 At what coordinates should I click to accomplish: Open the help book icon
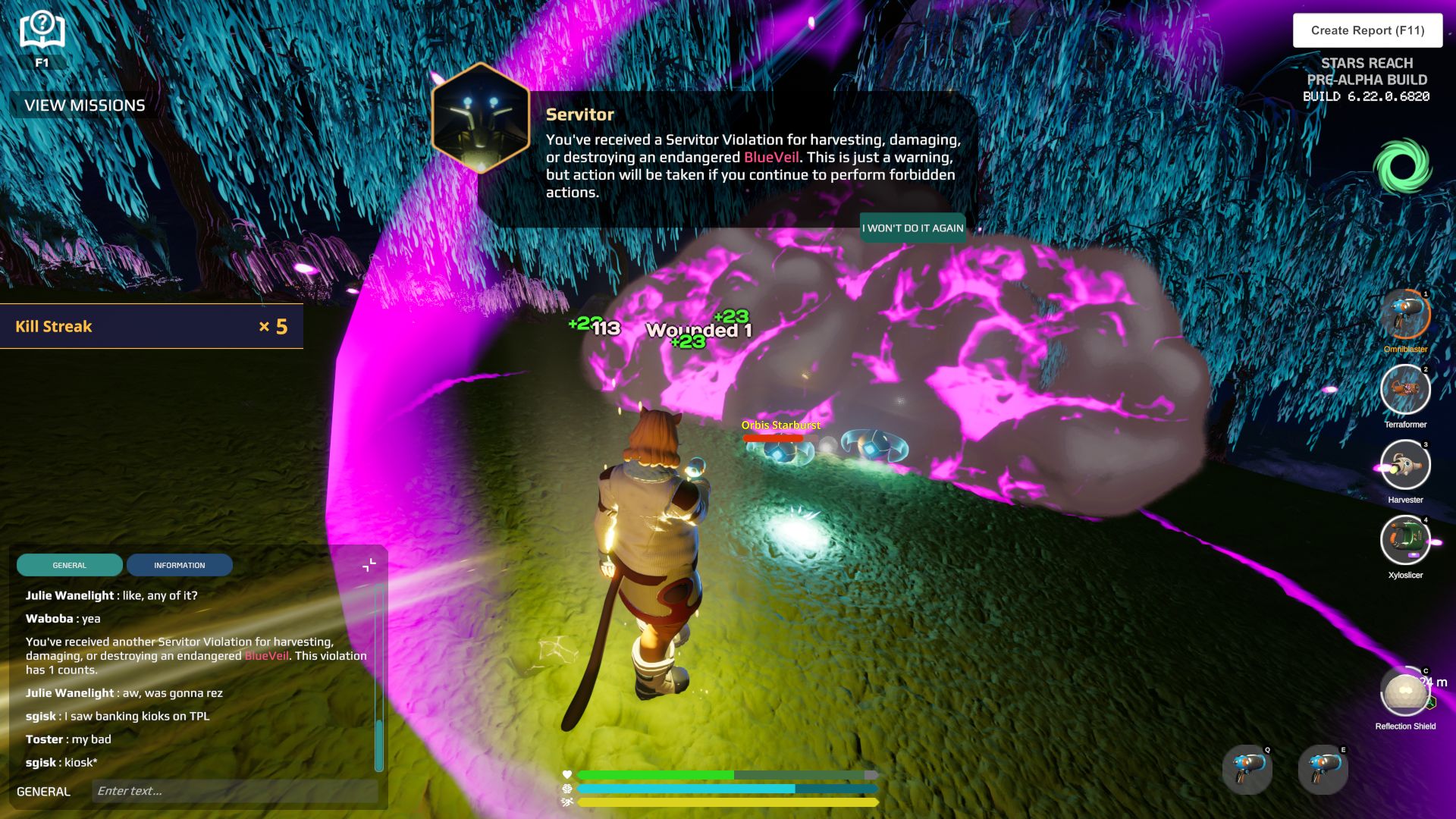(x=42, y=32)
